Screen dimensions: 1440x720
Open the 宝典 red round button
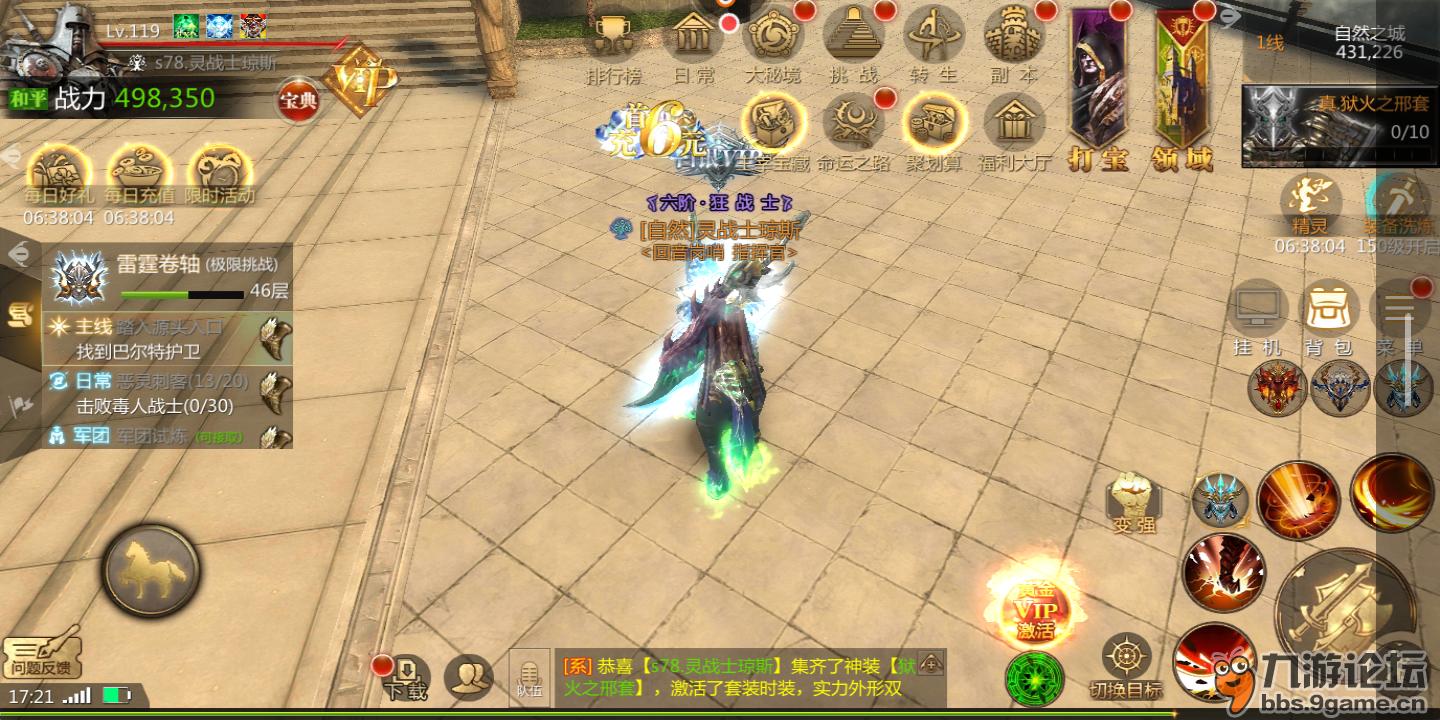click(x=298, y=101)
